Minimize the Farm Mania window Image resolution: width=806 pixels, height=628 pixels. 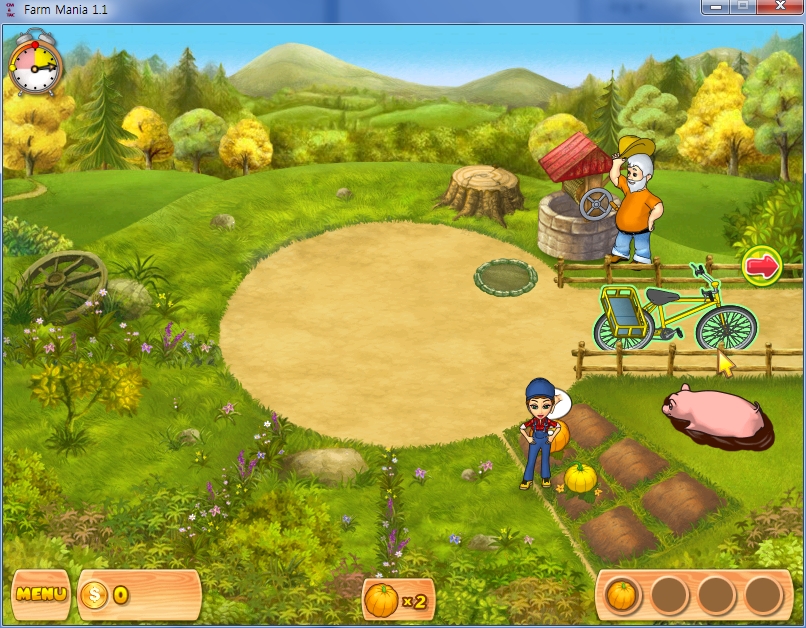[713, 7]
